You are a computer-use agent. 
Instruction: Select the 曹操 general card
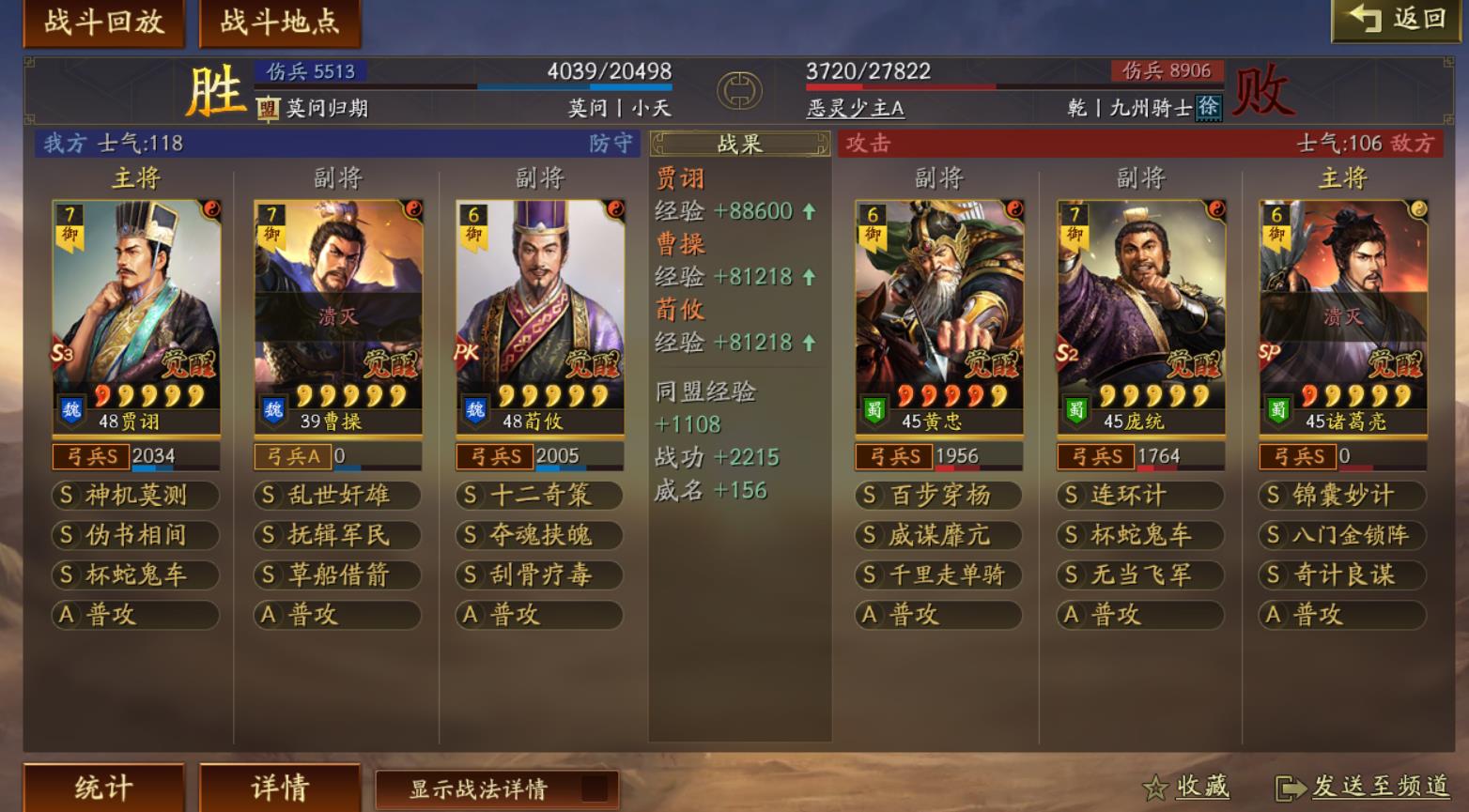338,316
